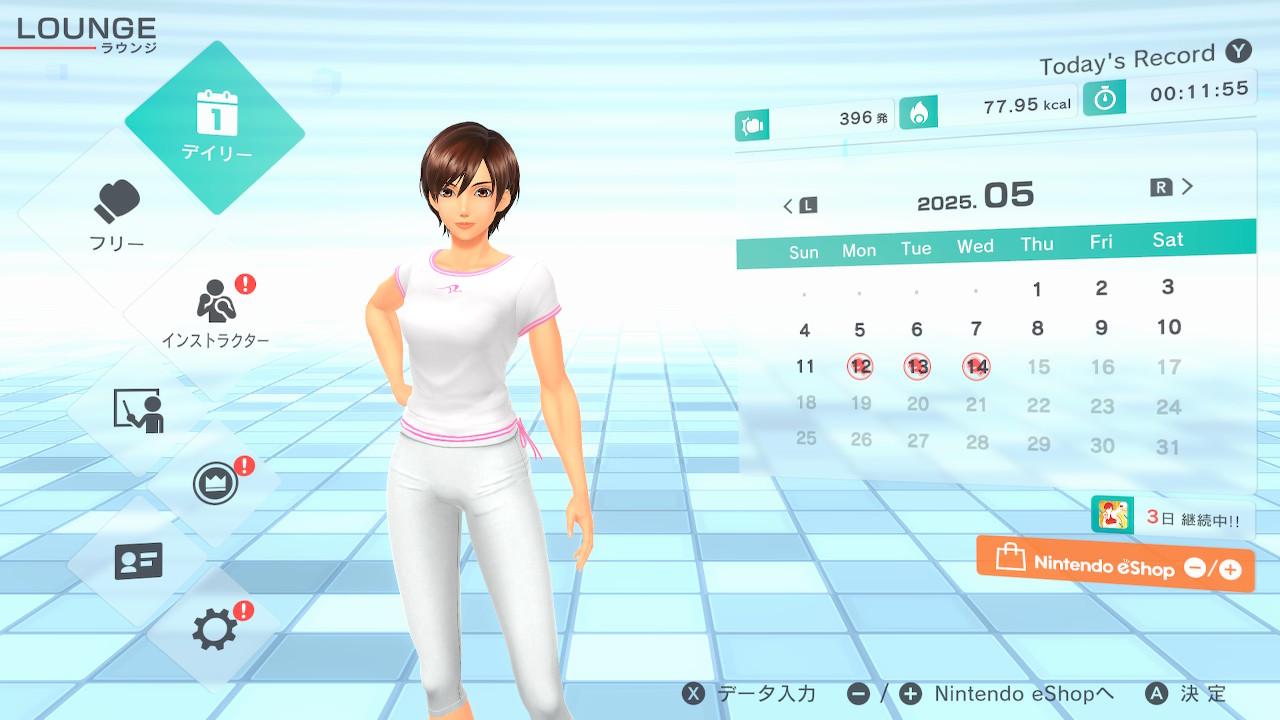The image size is (1280, 720).
Task: Go to previous calendar month arrow
Action: coord(798,206)
